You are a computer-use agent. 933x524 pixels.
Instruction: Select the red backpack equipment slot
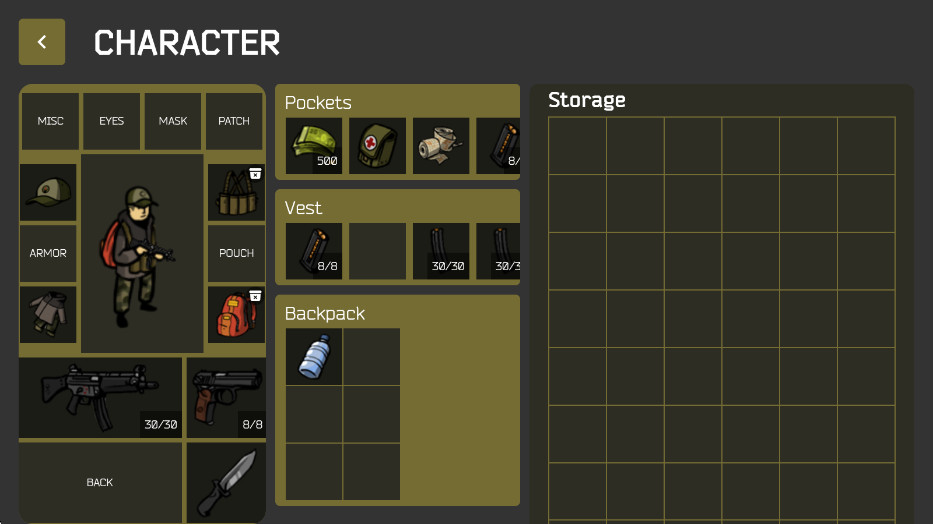(235, 315)
